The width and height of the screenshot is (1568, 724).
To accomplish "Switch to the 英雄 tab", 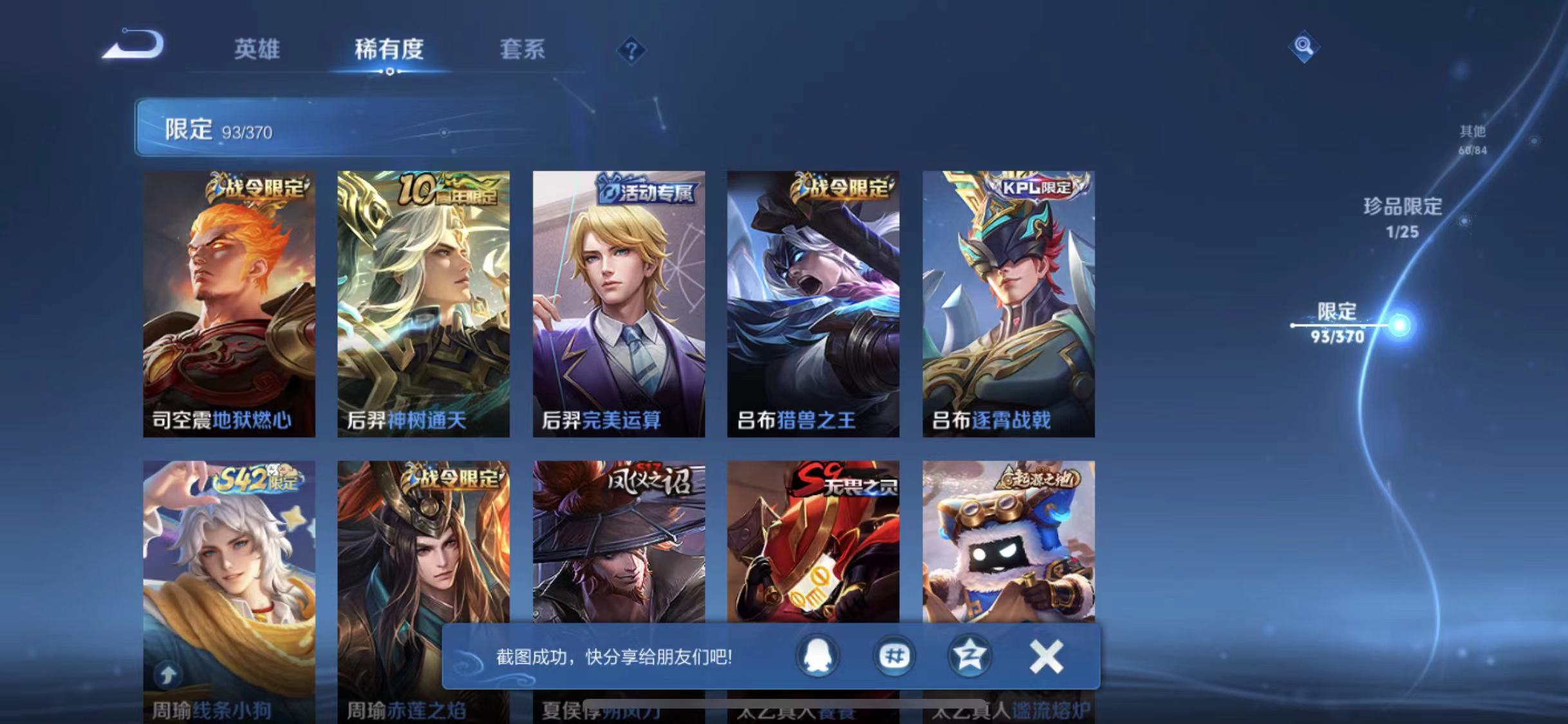I will click(x=257, y=50).
